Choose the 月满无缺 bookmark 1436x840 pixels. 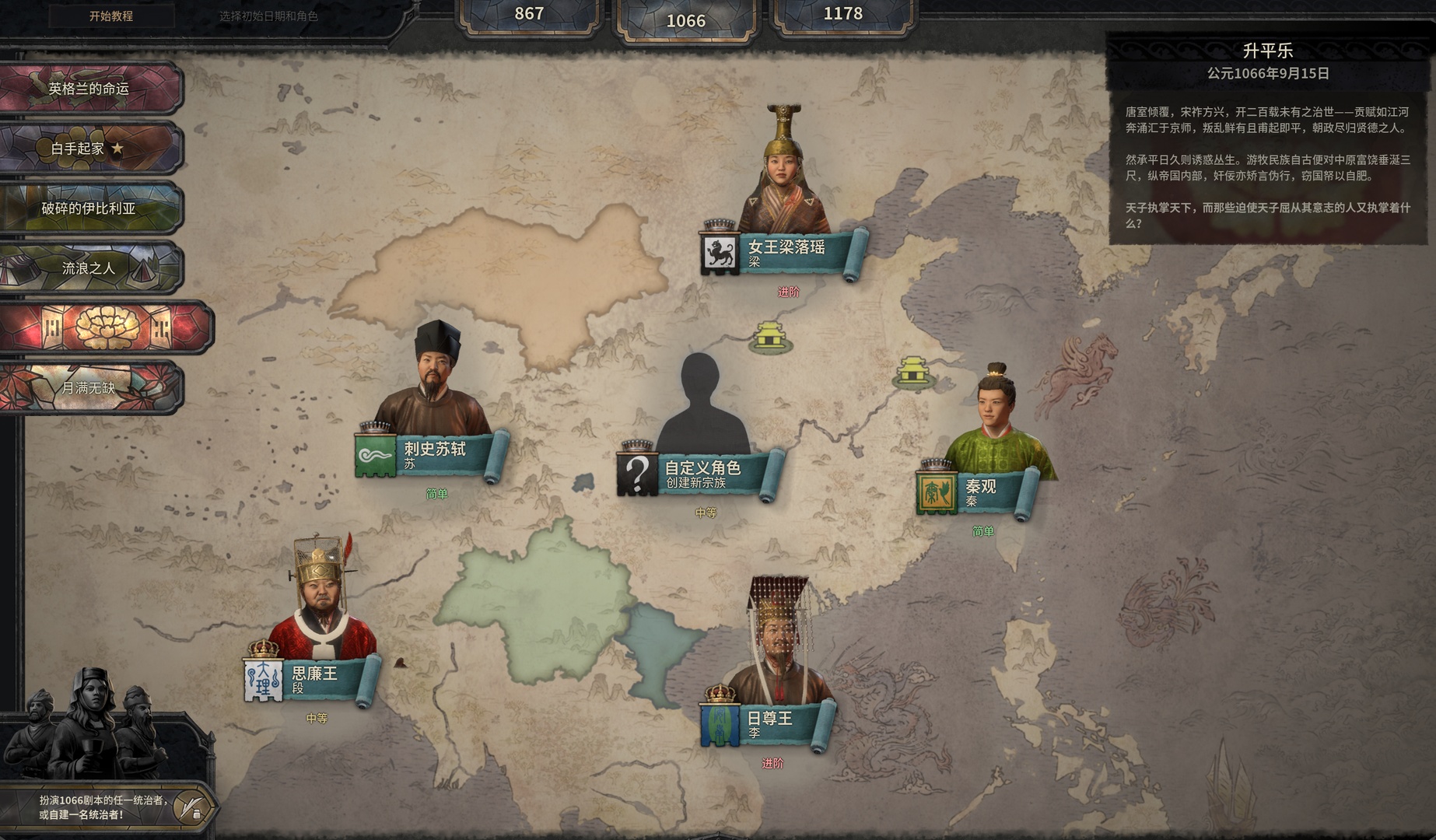click(x=89, y=387)
